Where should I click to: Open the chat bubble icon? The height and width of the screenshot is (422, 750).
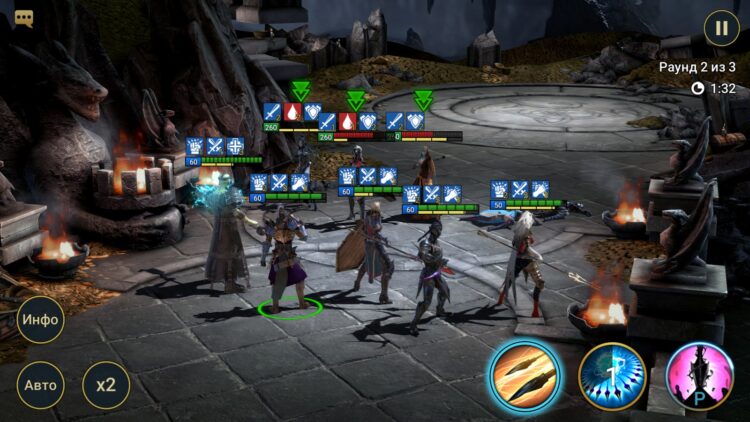coord(24,19)
